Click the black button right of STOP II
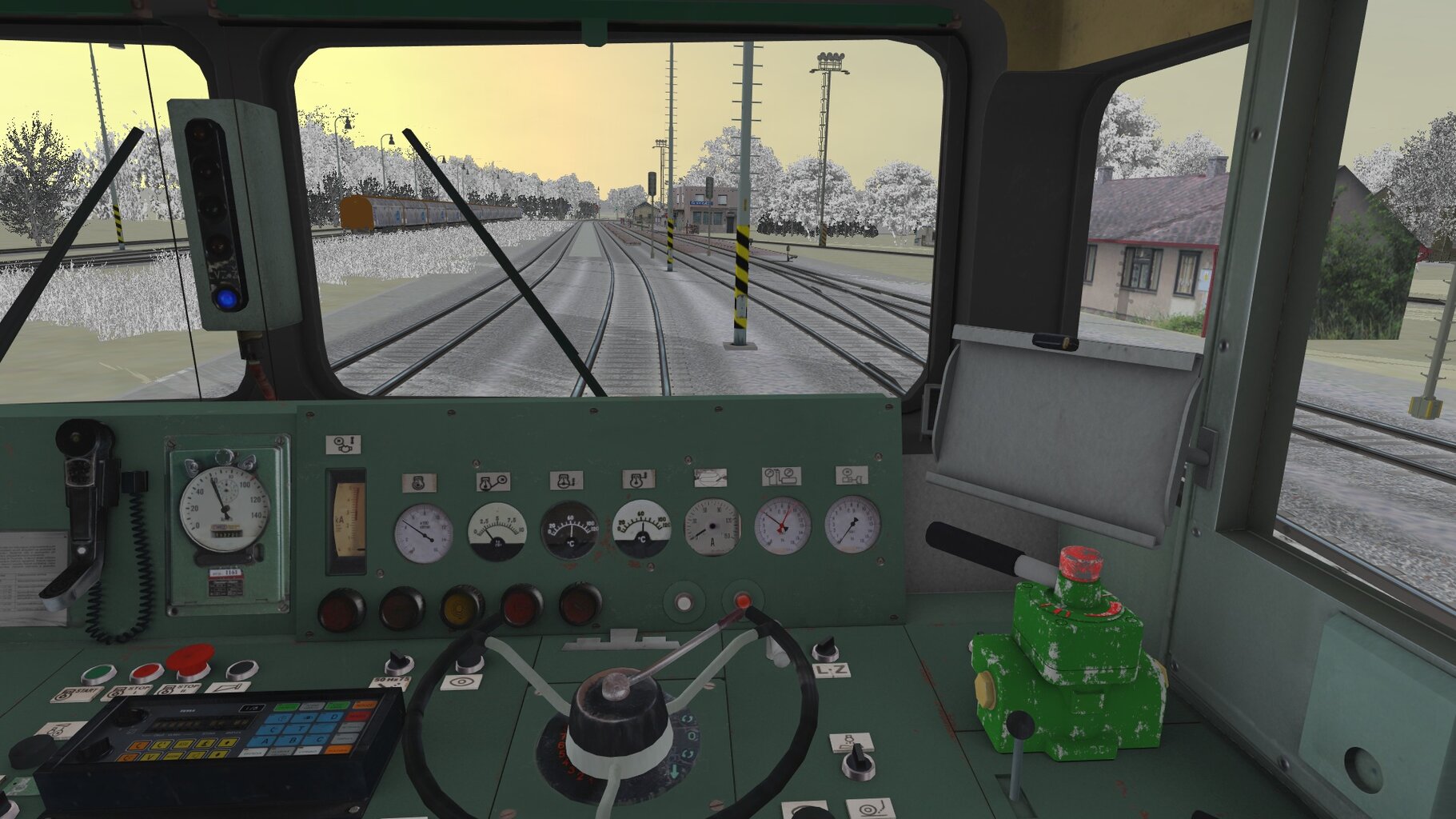The height and width of the screenshot is (819, 1456). coord(241,669)
